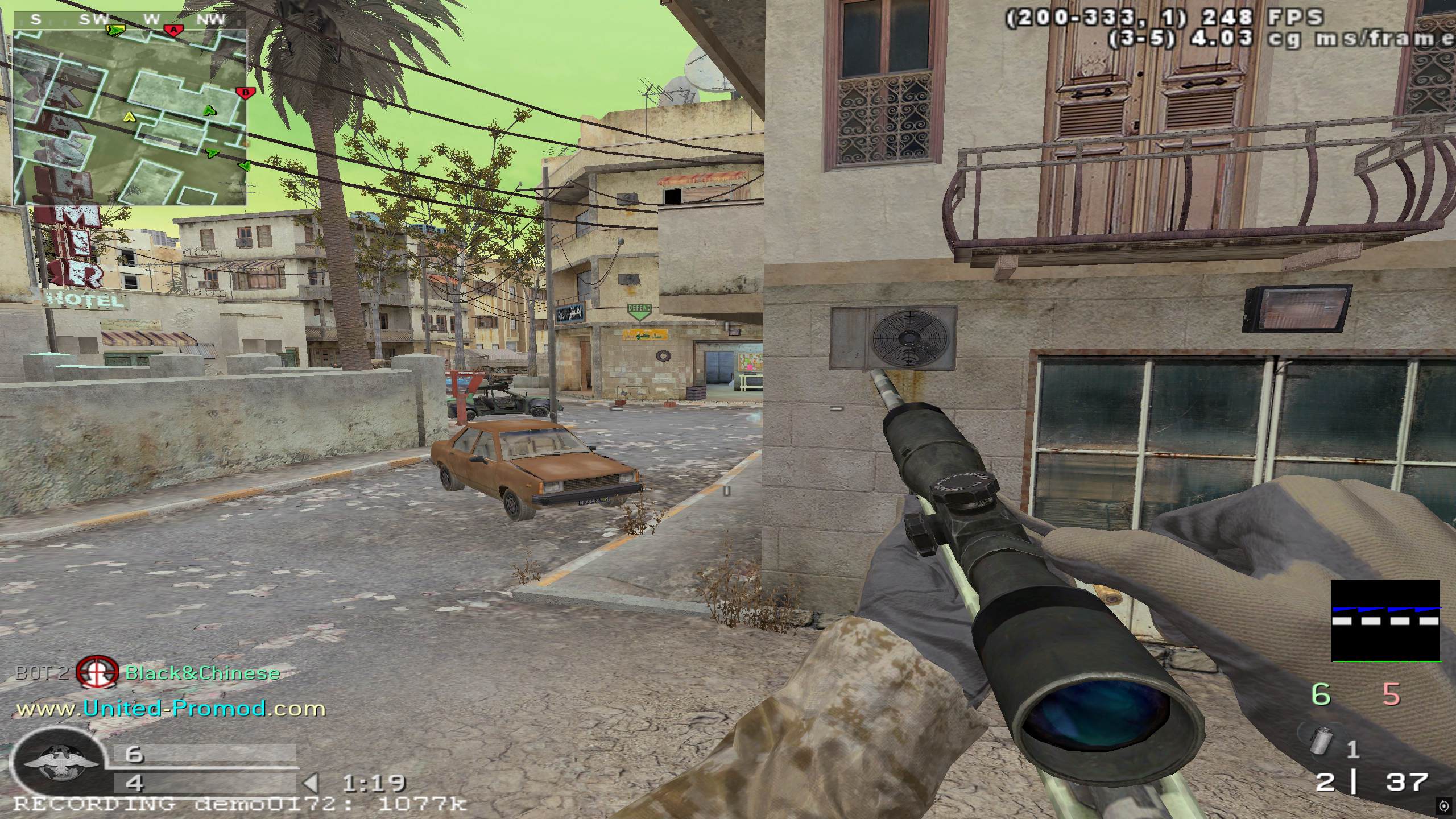
Task: Select the red B bomb site marker
Action: 245,92
